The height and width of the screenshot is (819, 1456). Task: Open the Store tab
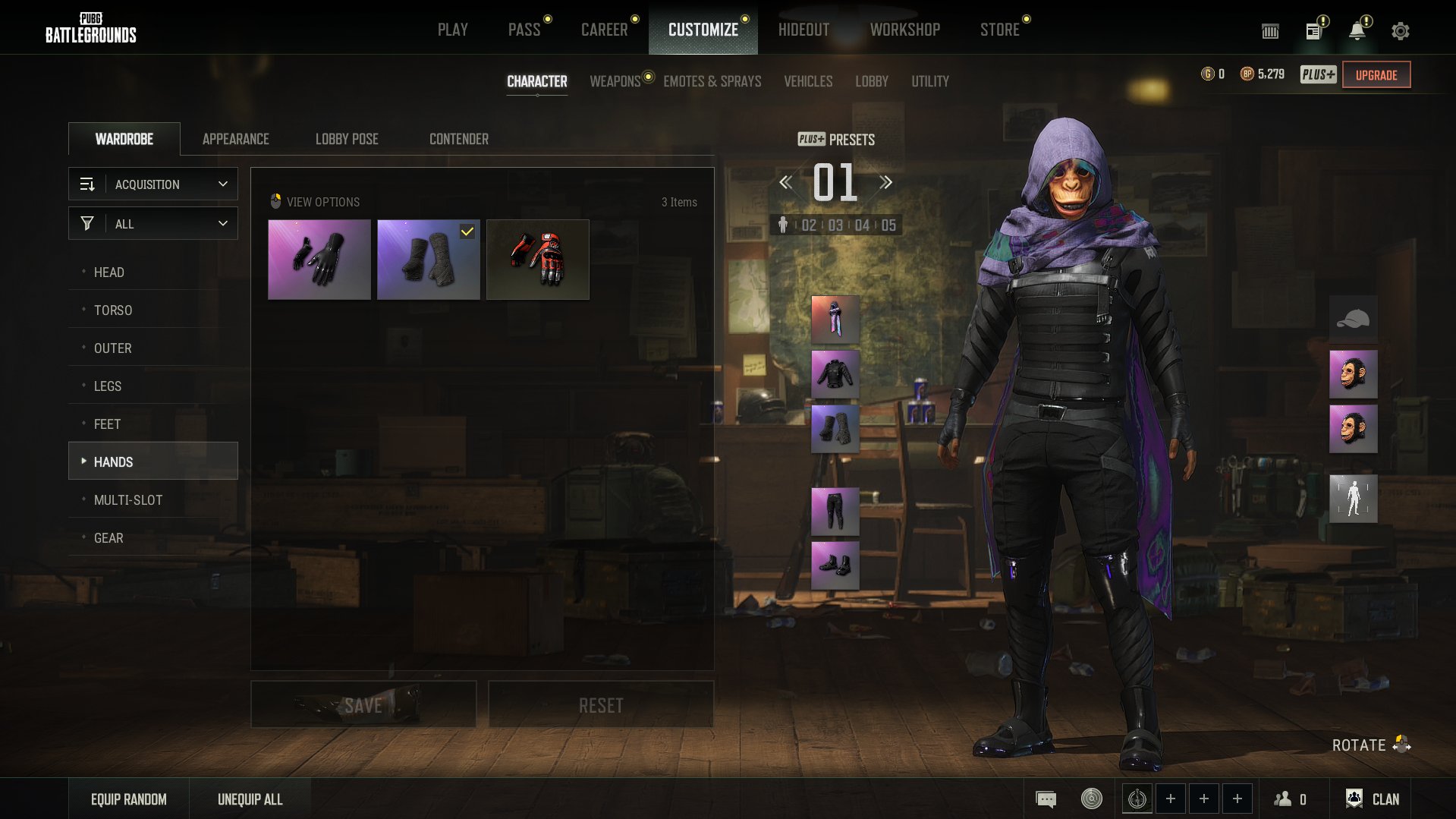click(x=999, y=30)
